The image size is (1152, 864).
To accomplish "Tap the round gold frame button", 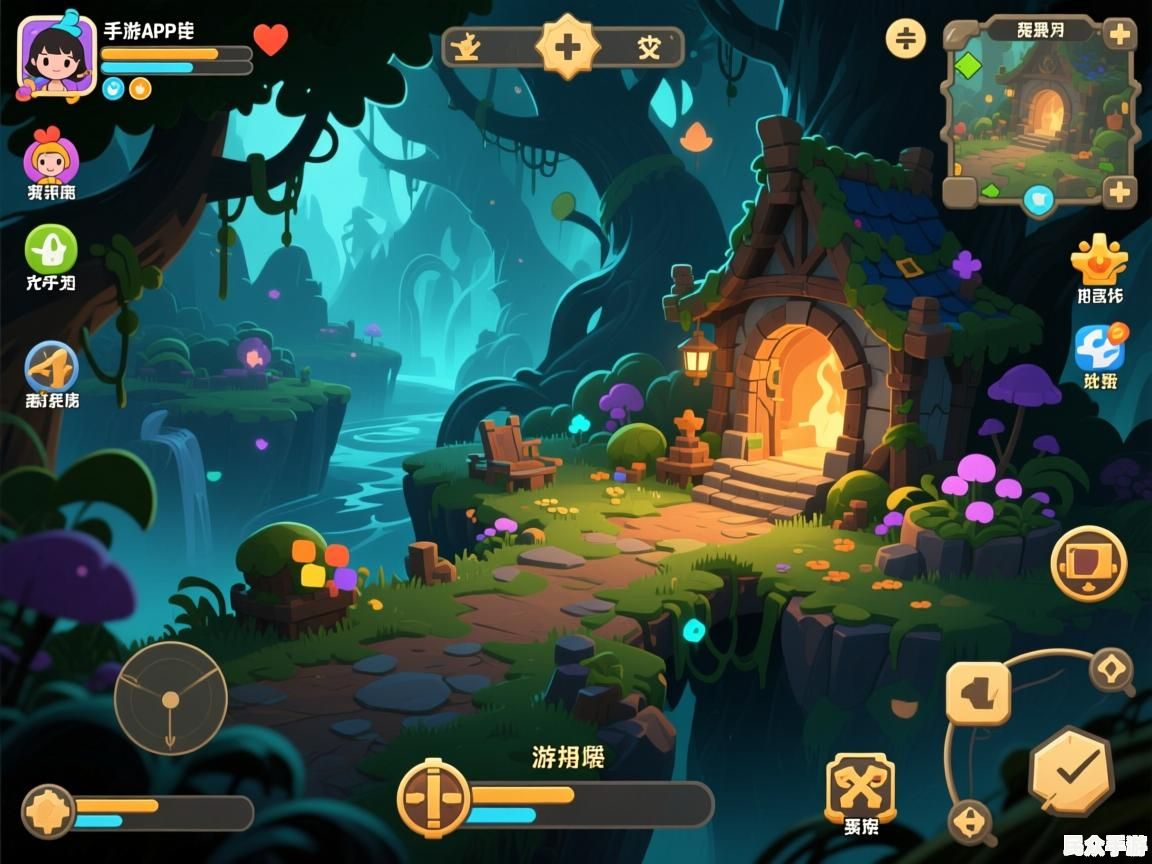I will [1088, 563].
